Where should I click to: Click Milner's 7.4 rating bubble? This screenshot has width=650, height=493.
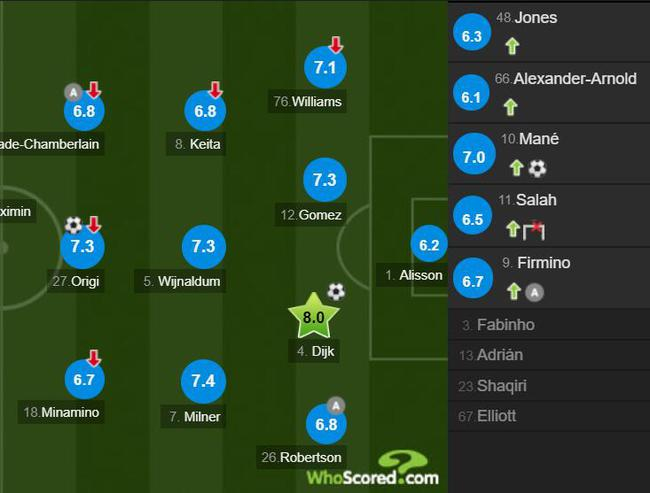pyautogui.click(x=203, y=382)
